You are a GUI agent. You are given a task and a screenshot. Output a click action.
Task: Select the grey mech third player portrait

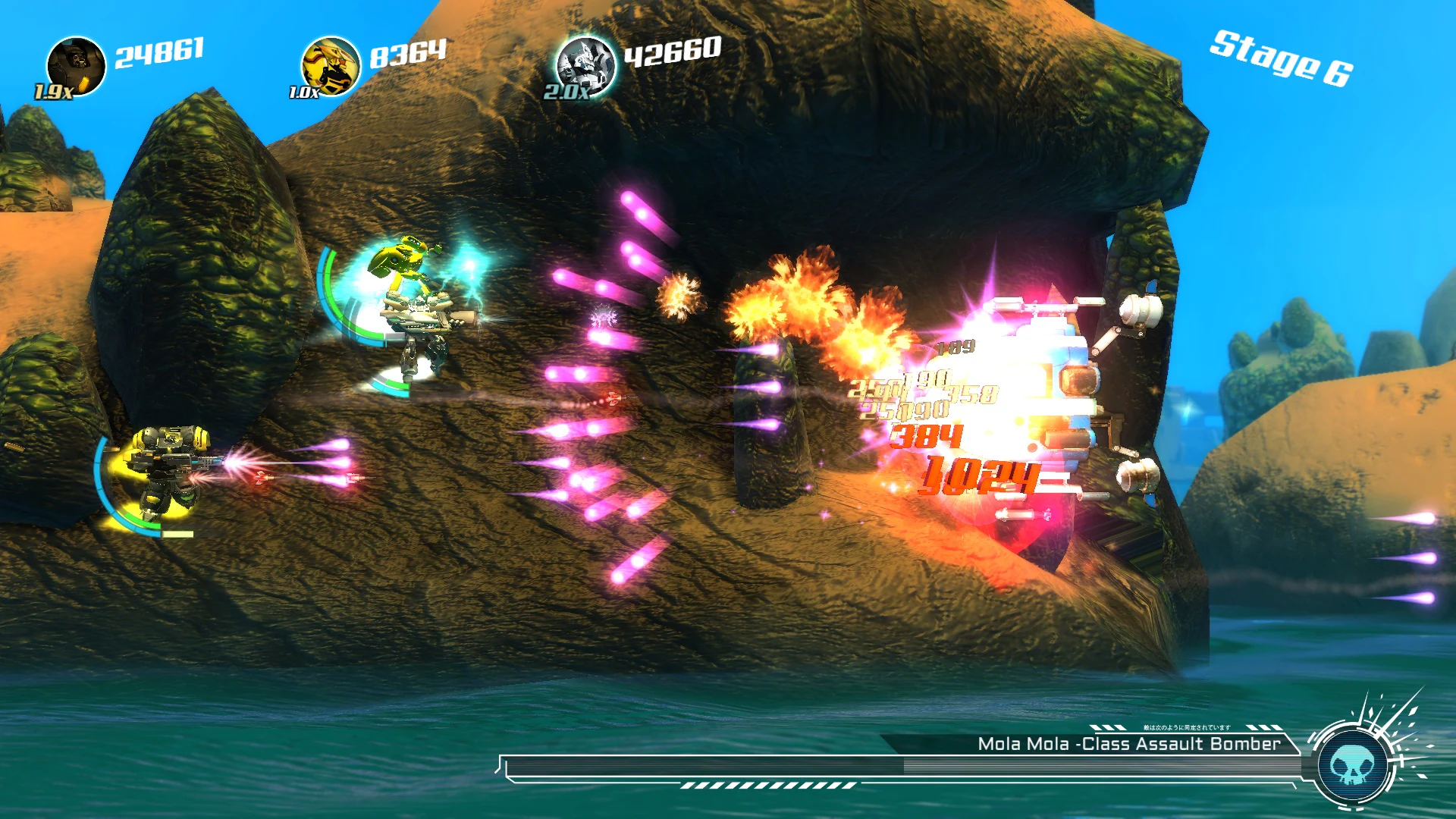click(585, 64)
